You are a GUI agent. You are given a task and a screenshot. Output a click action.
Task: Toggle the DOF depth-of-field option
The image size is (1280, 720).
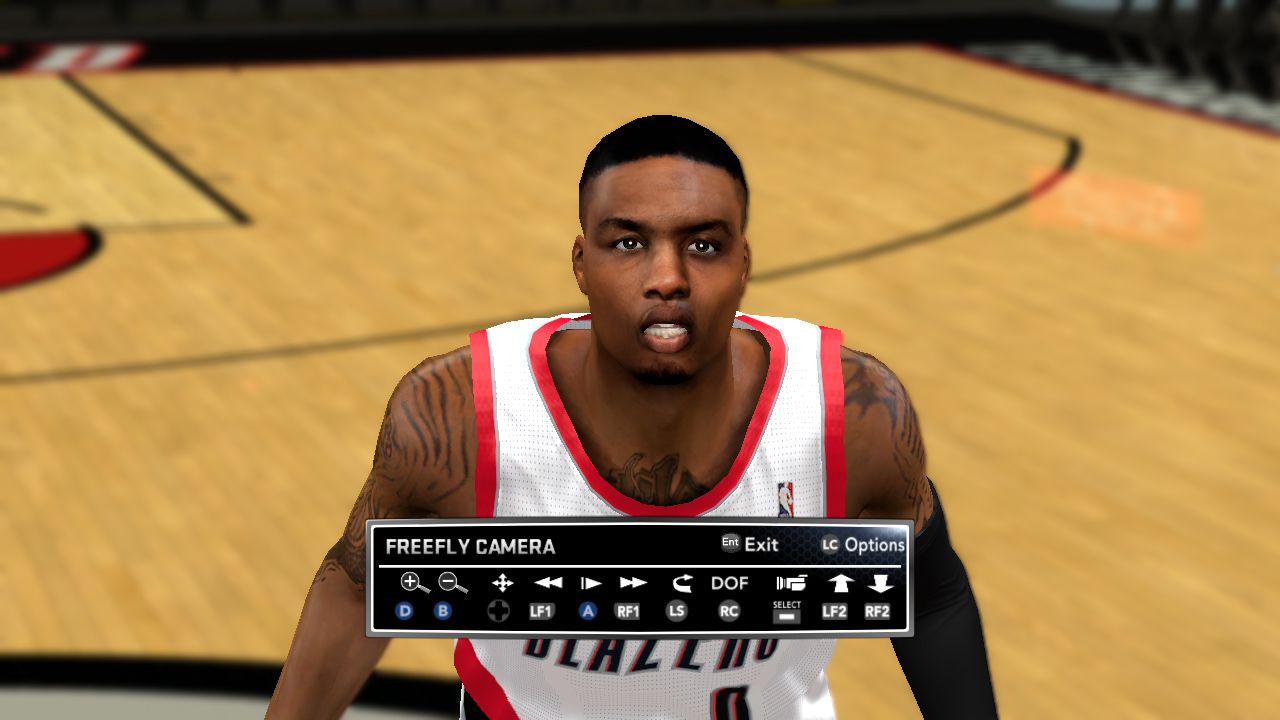729,582
